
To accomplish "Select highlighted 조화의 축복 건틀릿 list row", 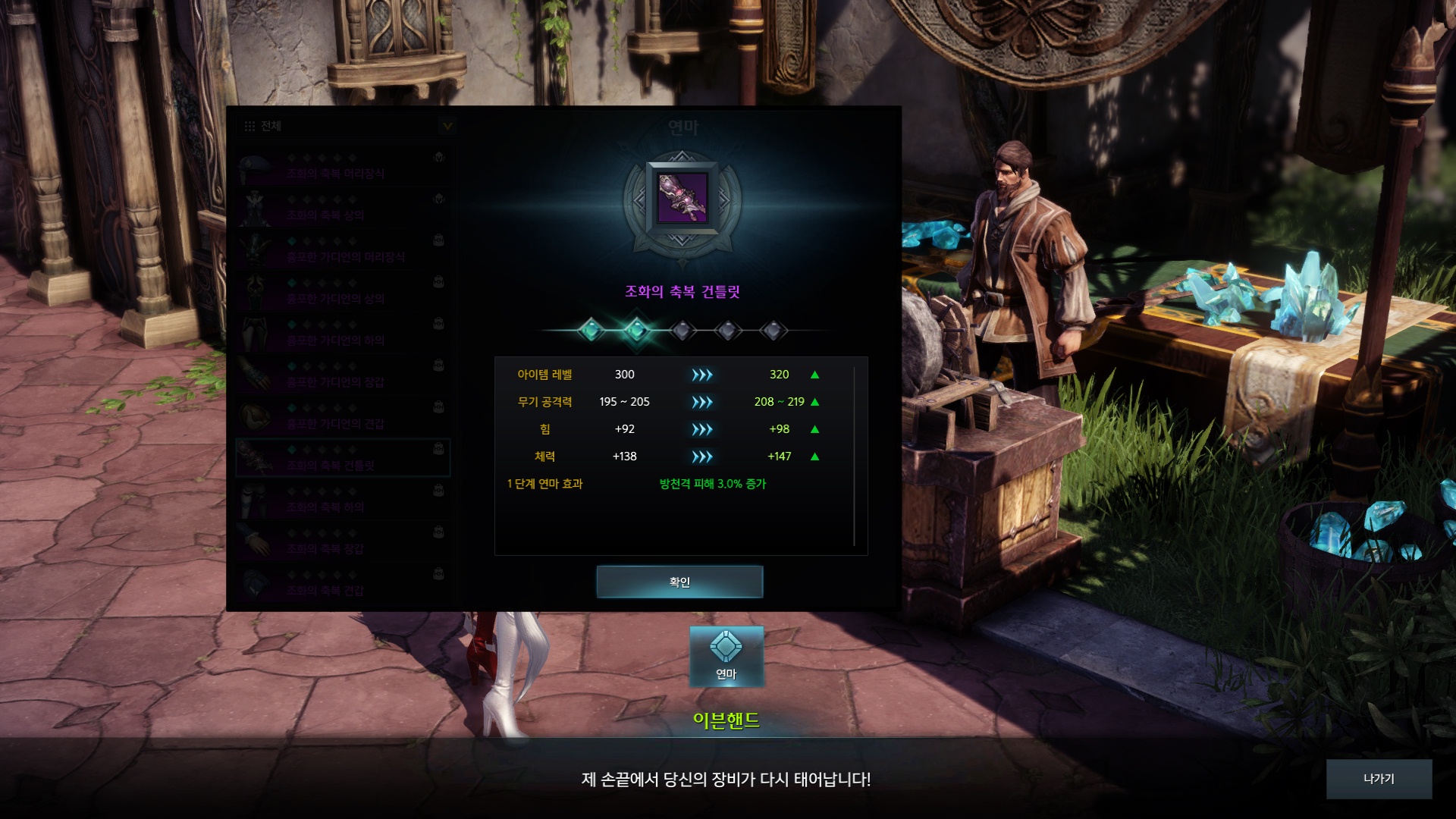I will [343, 459].
